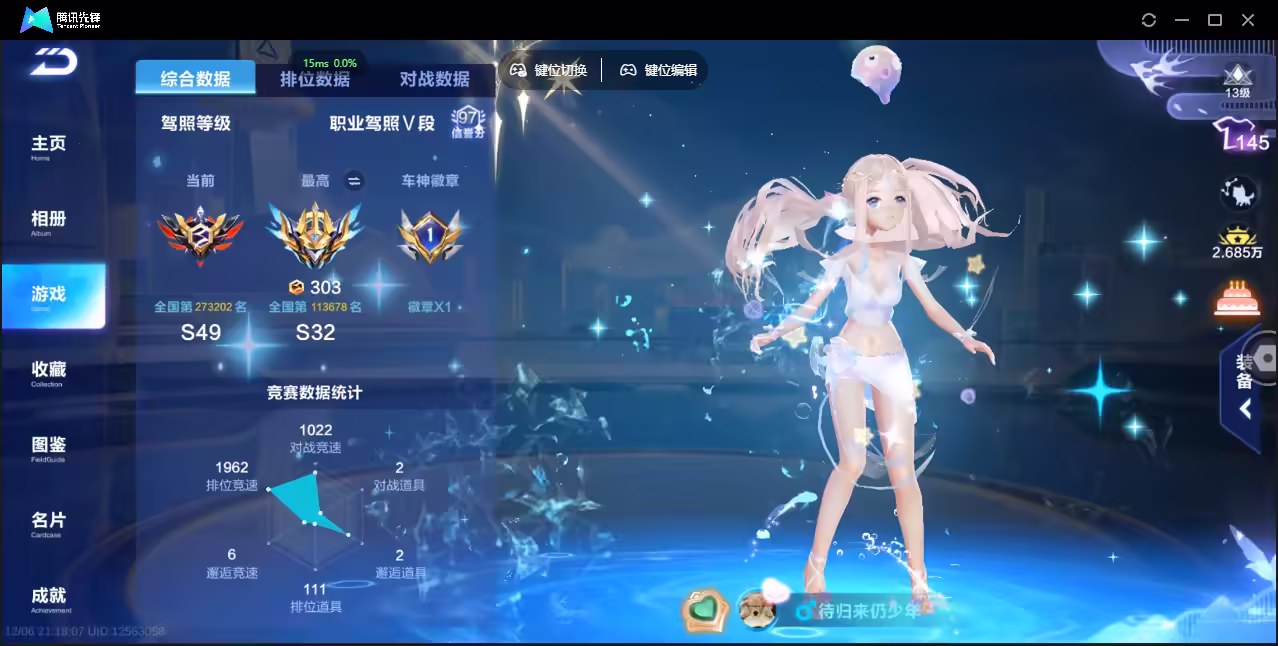Open the 图鉴 field guide section

[48, 447]
